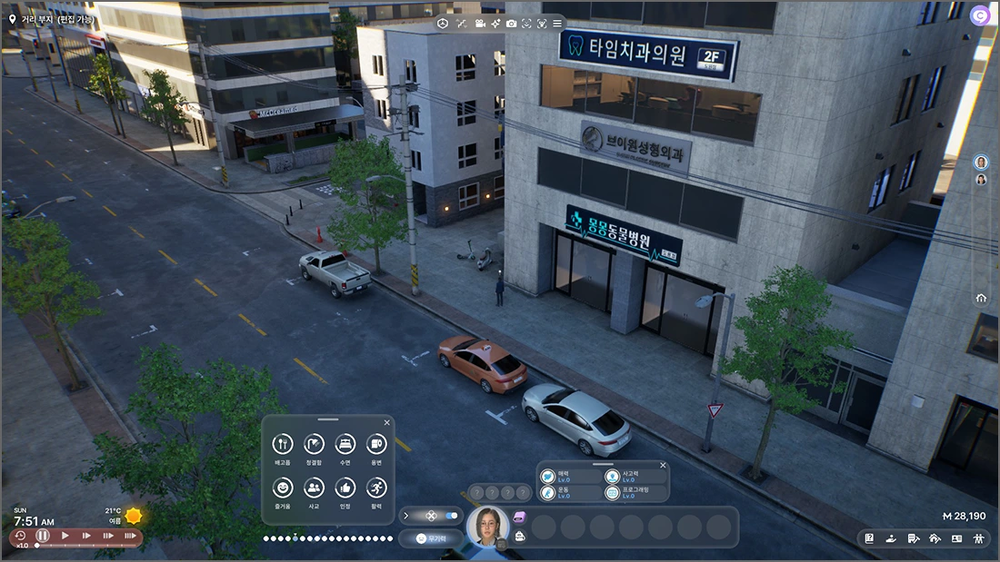The height and width of the screenshot is (562, 1000).
Task: Select the social (사교) need icon
Action: click(x=314, y=487)
